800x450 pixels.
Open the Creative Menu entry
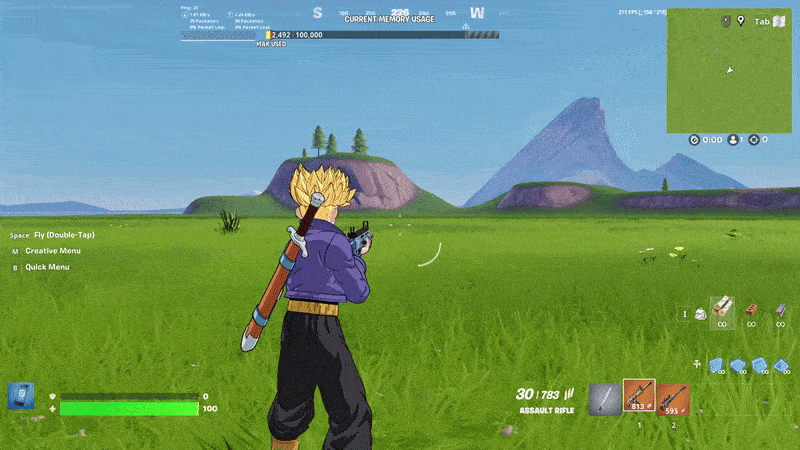coord(53,251)
